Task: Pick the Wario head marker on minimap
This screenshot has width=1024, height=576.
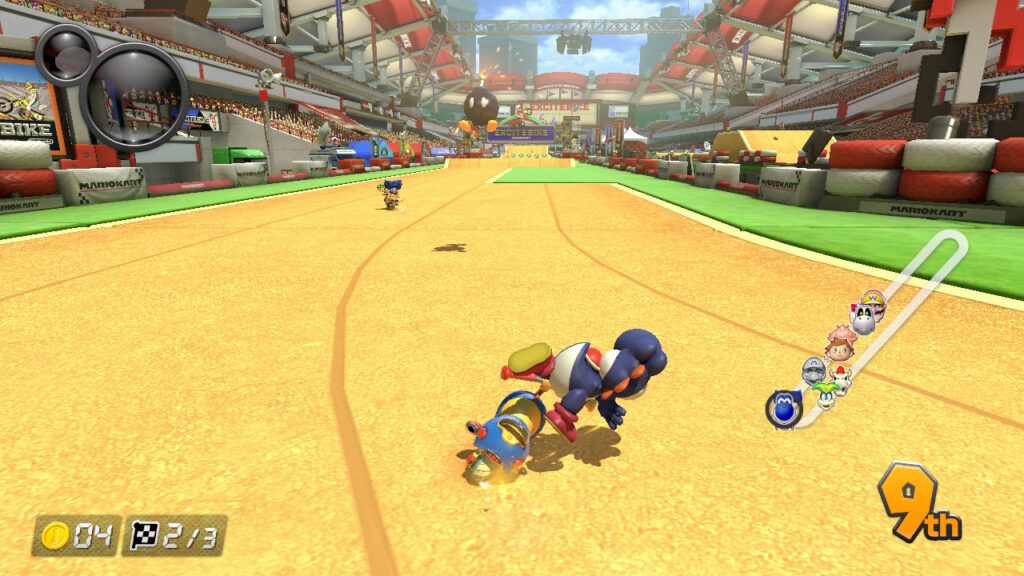Action: click(x=873, y=299)
